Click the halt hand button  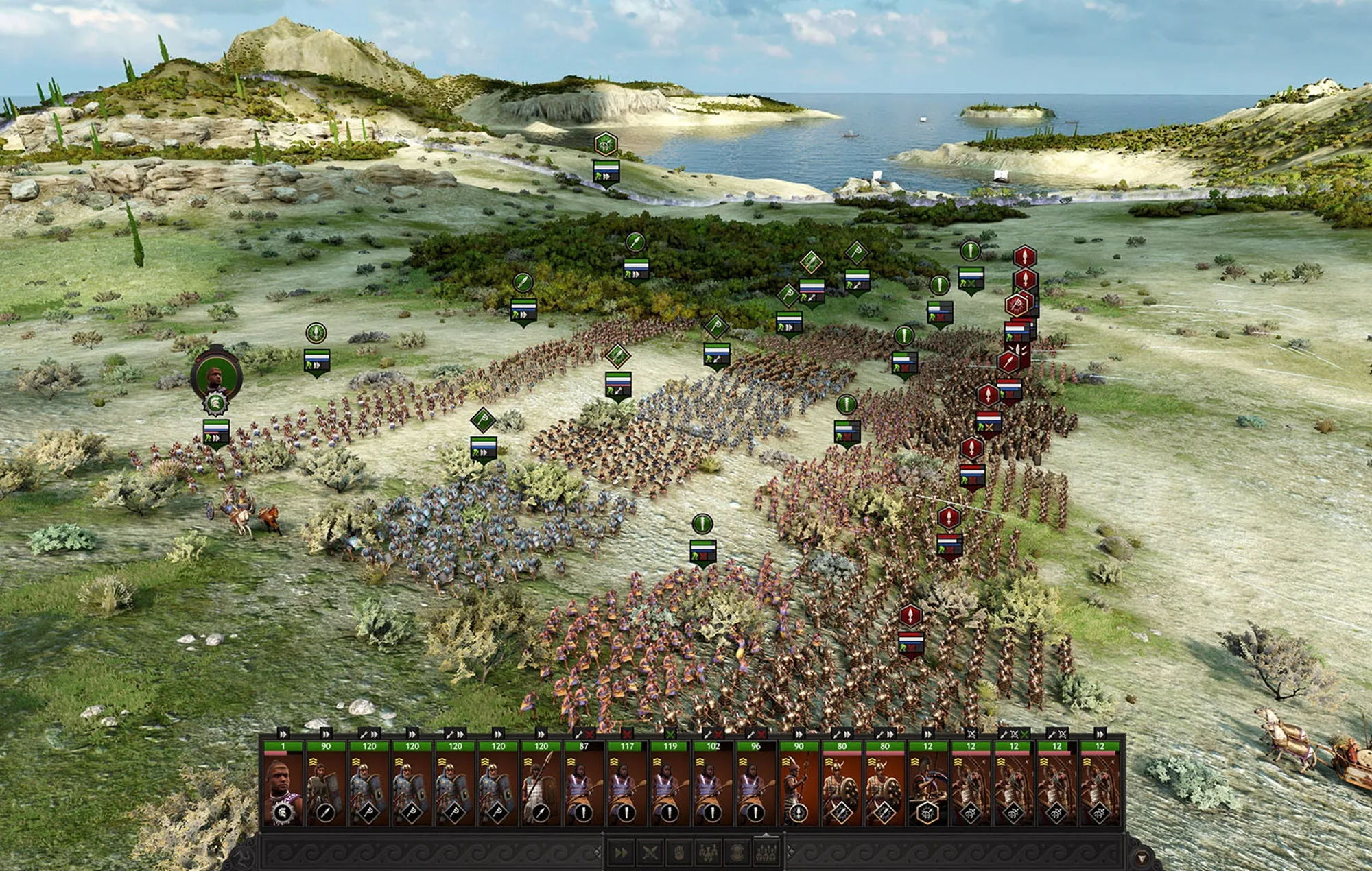678,852
